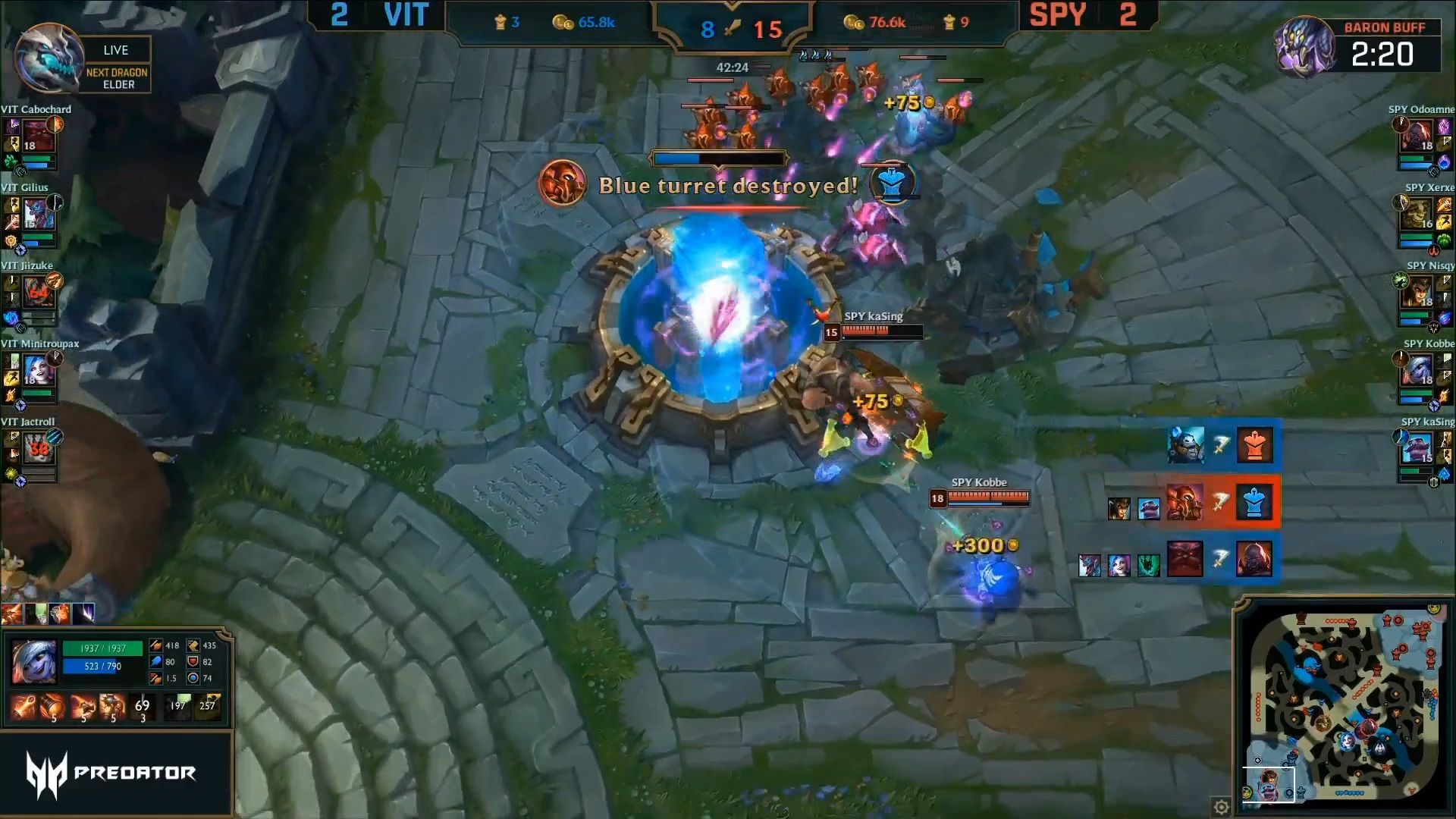Open the spectator settings gear near the minimap
This screenshot has width=1456, height=819.
click(x=1219, y=808)
